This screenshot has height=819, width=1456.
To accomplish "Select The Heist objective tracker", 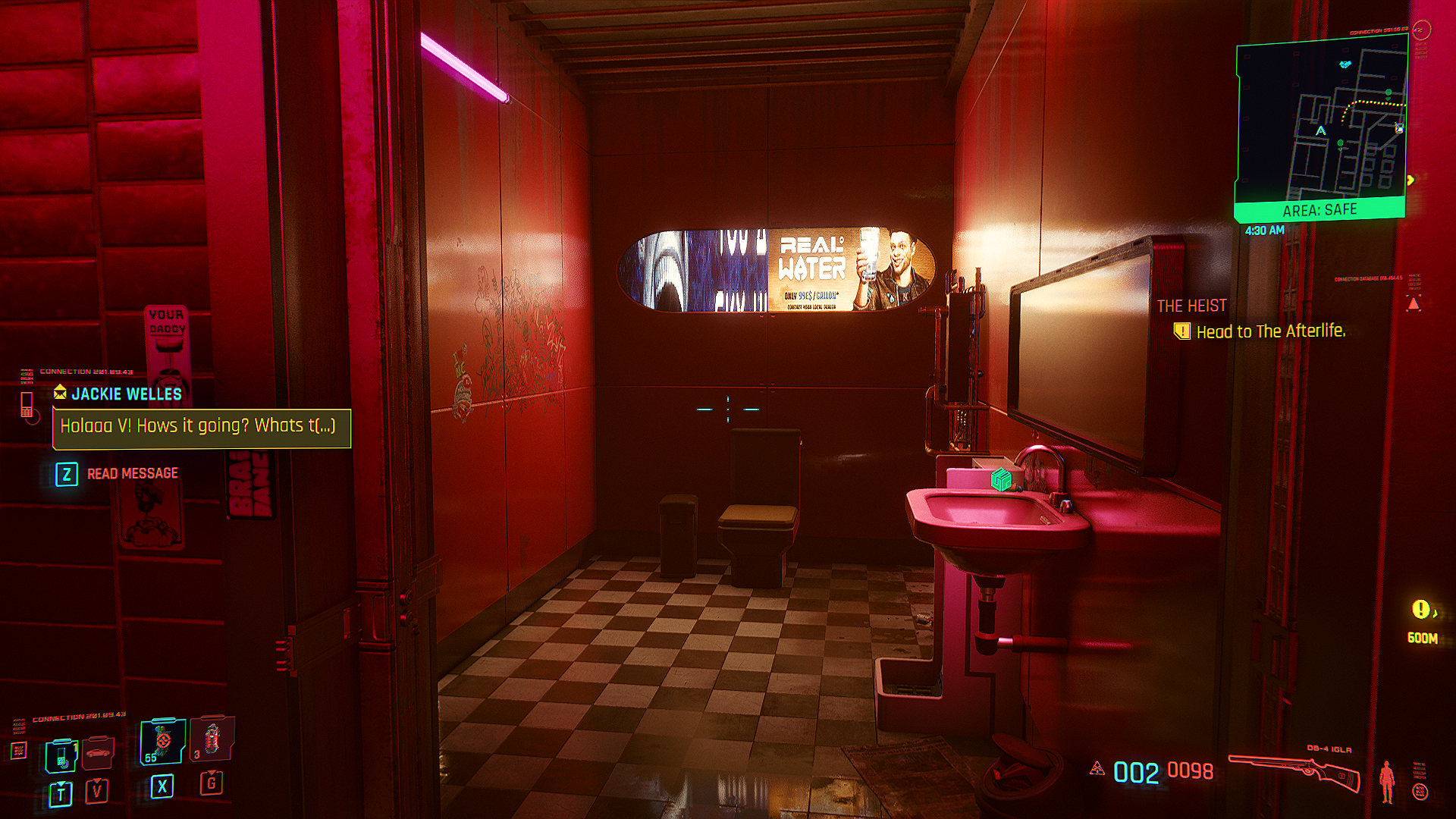I will click(x=1191, y=306).
